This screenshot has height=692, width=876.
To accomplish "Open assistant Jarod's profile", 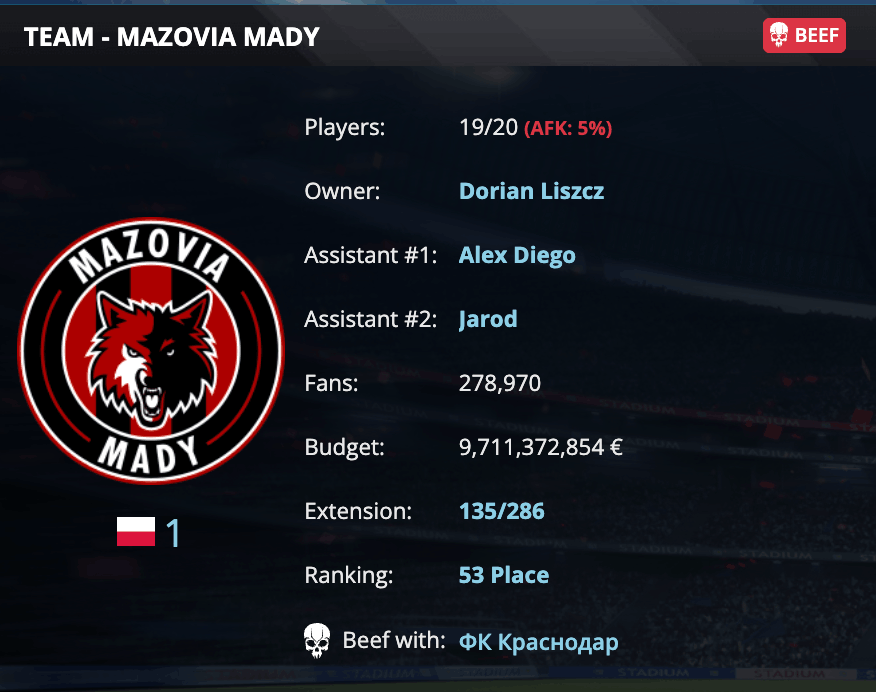I will pos(488,319).
